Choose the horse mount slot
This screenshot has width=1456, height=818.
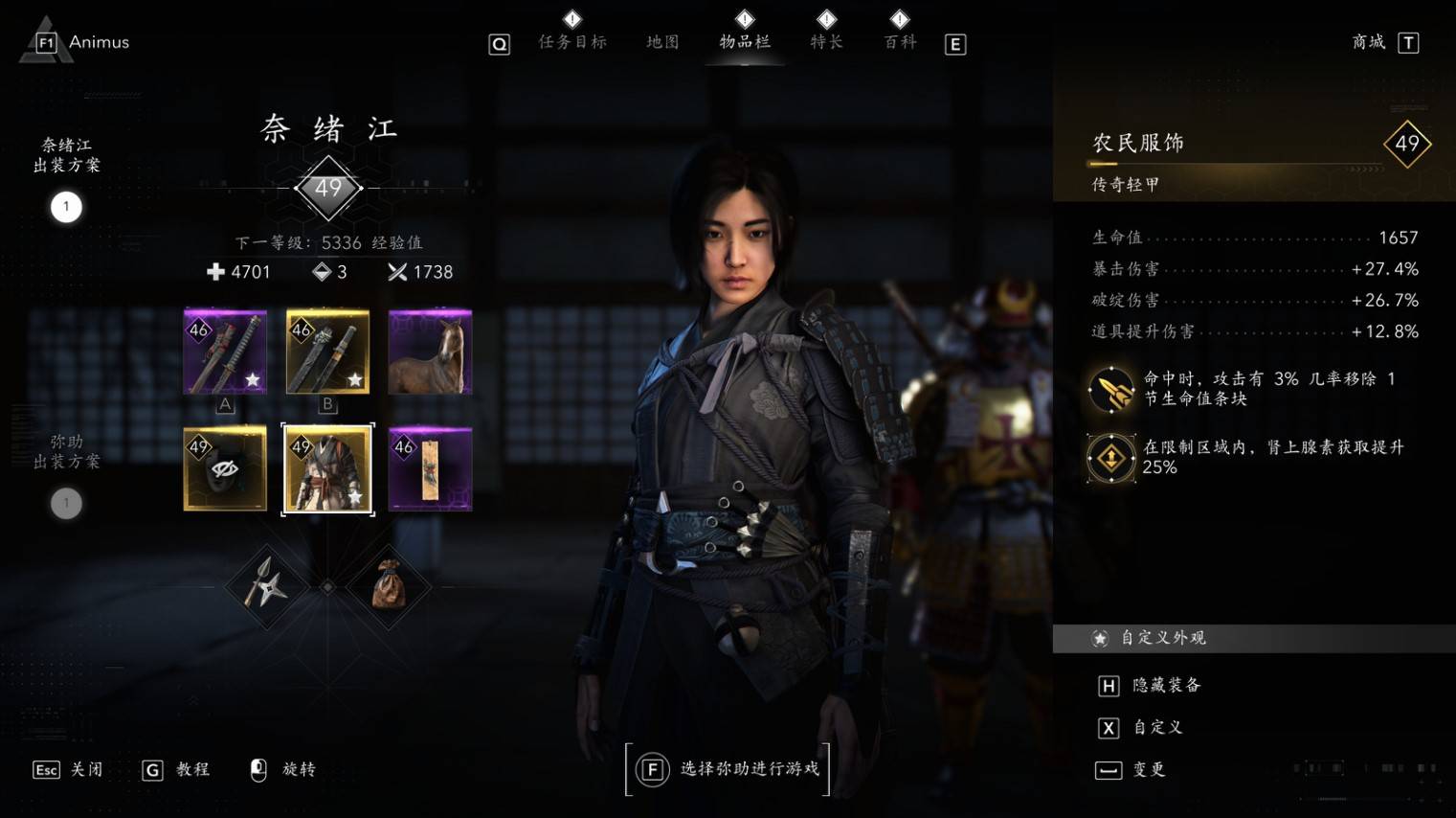pos(430,352)
